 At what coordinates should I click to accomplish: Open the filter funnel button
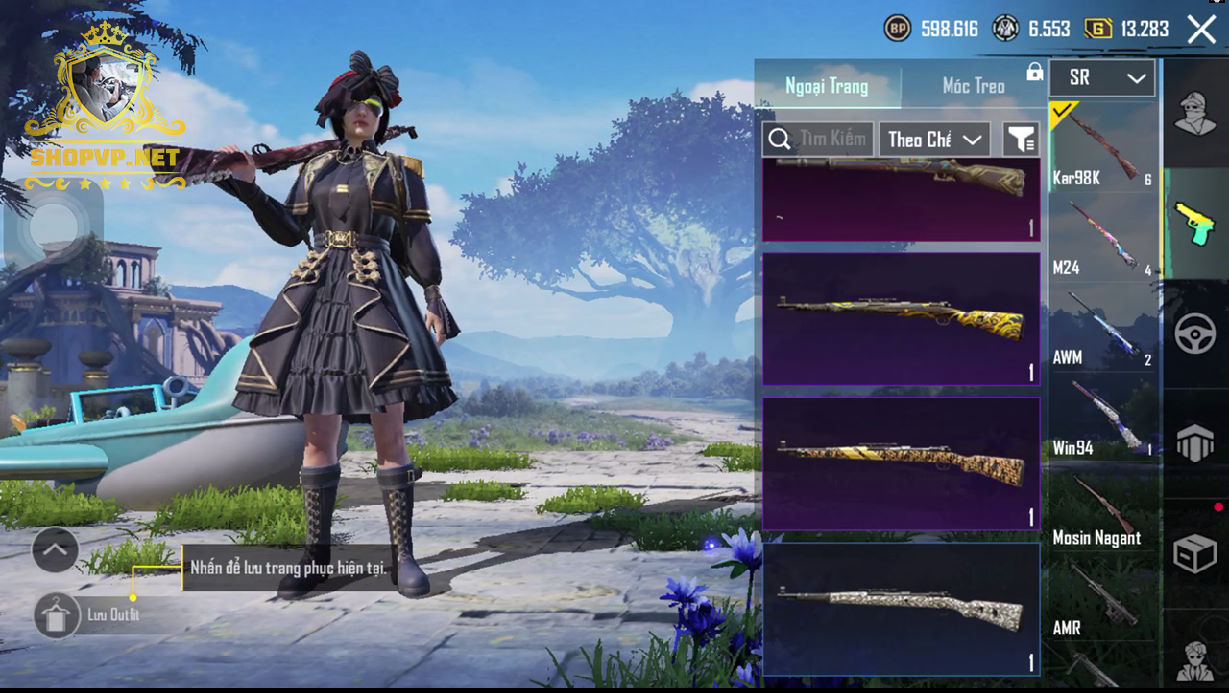point(1020,139)
